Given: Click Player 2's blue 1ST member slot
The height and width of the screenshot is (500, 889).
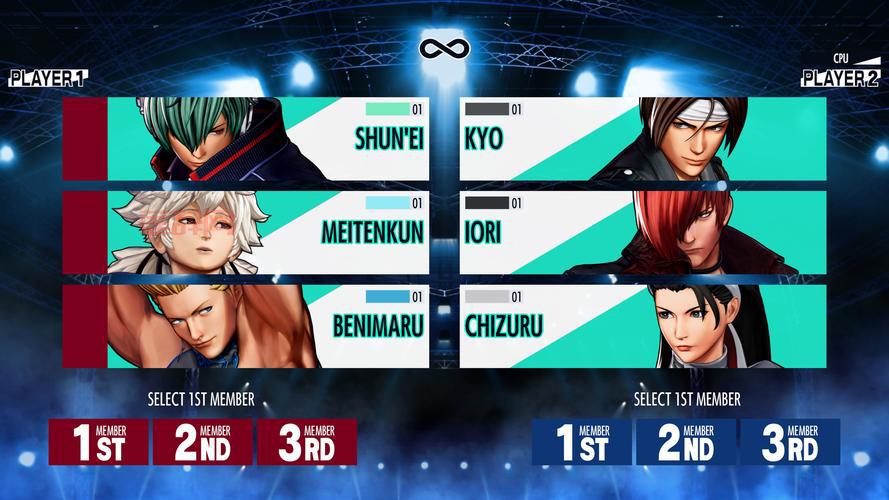Looking at the screenshot, I should [x=582, y=441].
